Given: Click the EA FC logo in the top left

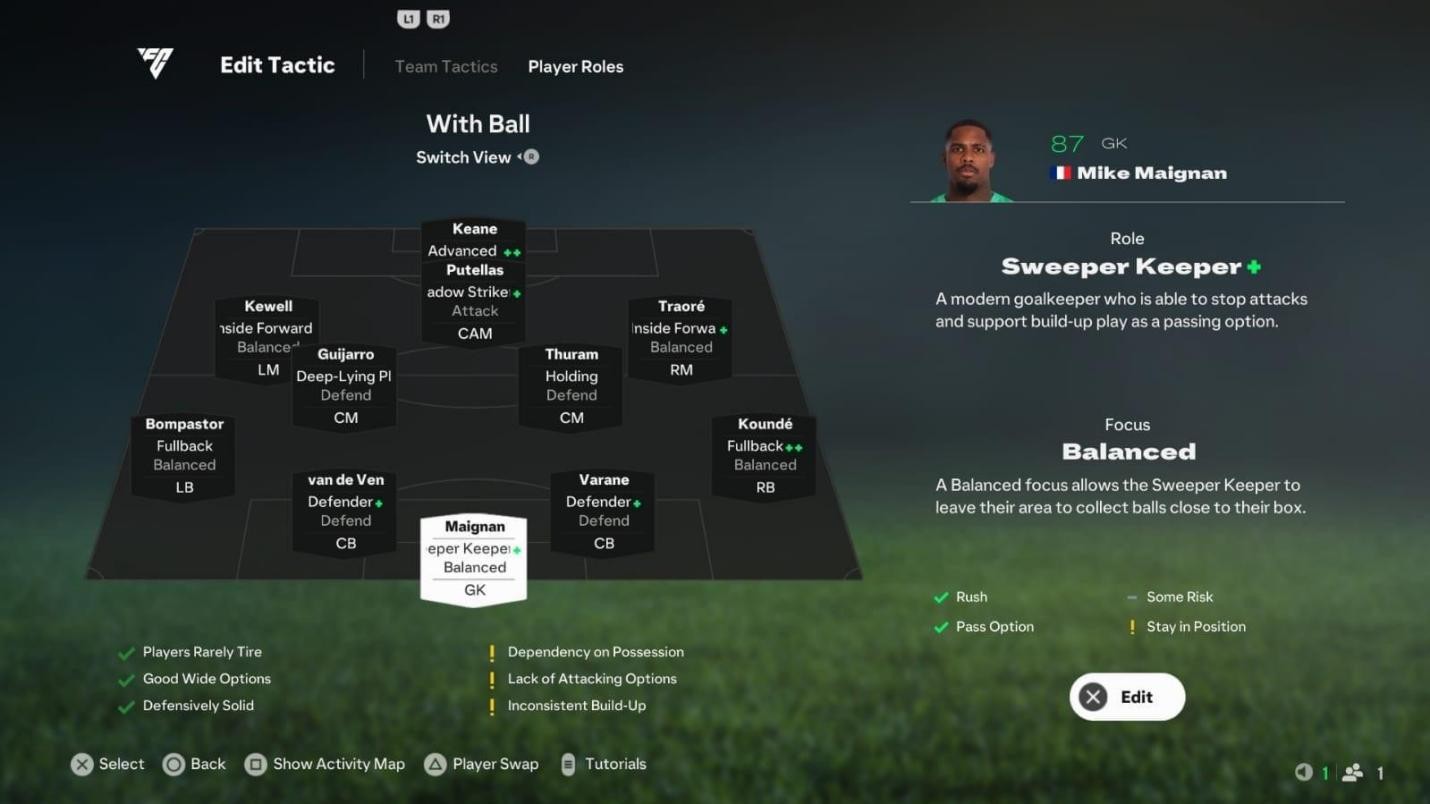Looking at the screenshot, I should point(153,63).
